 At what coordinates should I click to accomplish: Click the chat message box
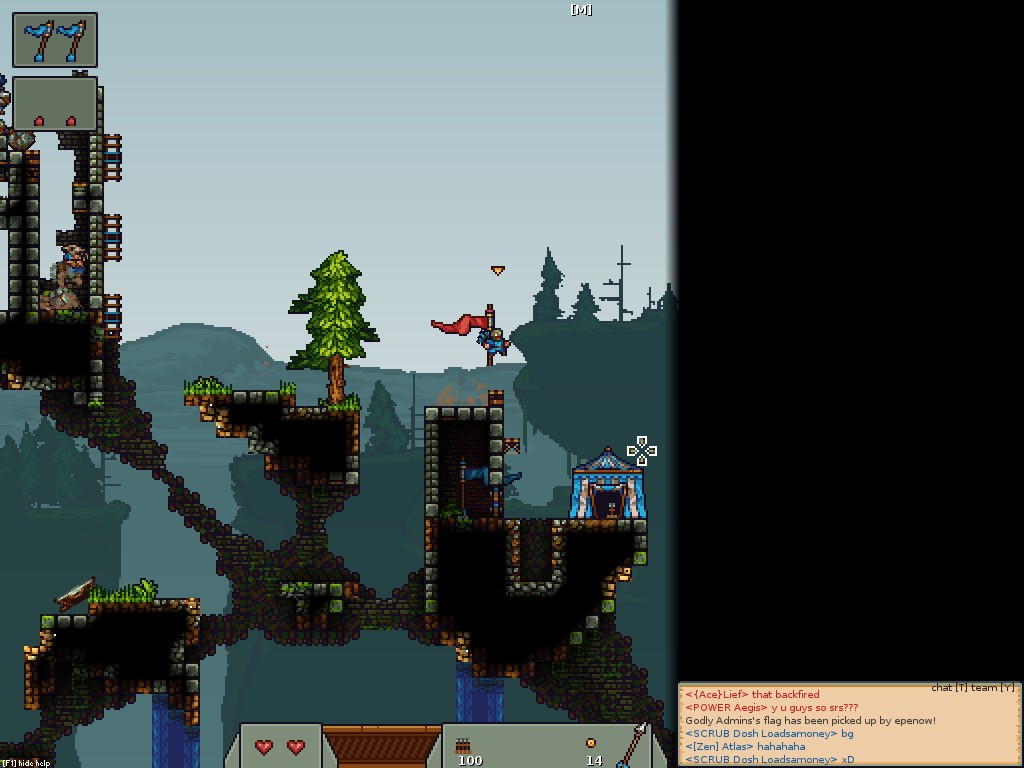850,726
